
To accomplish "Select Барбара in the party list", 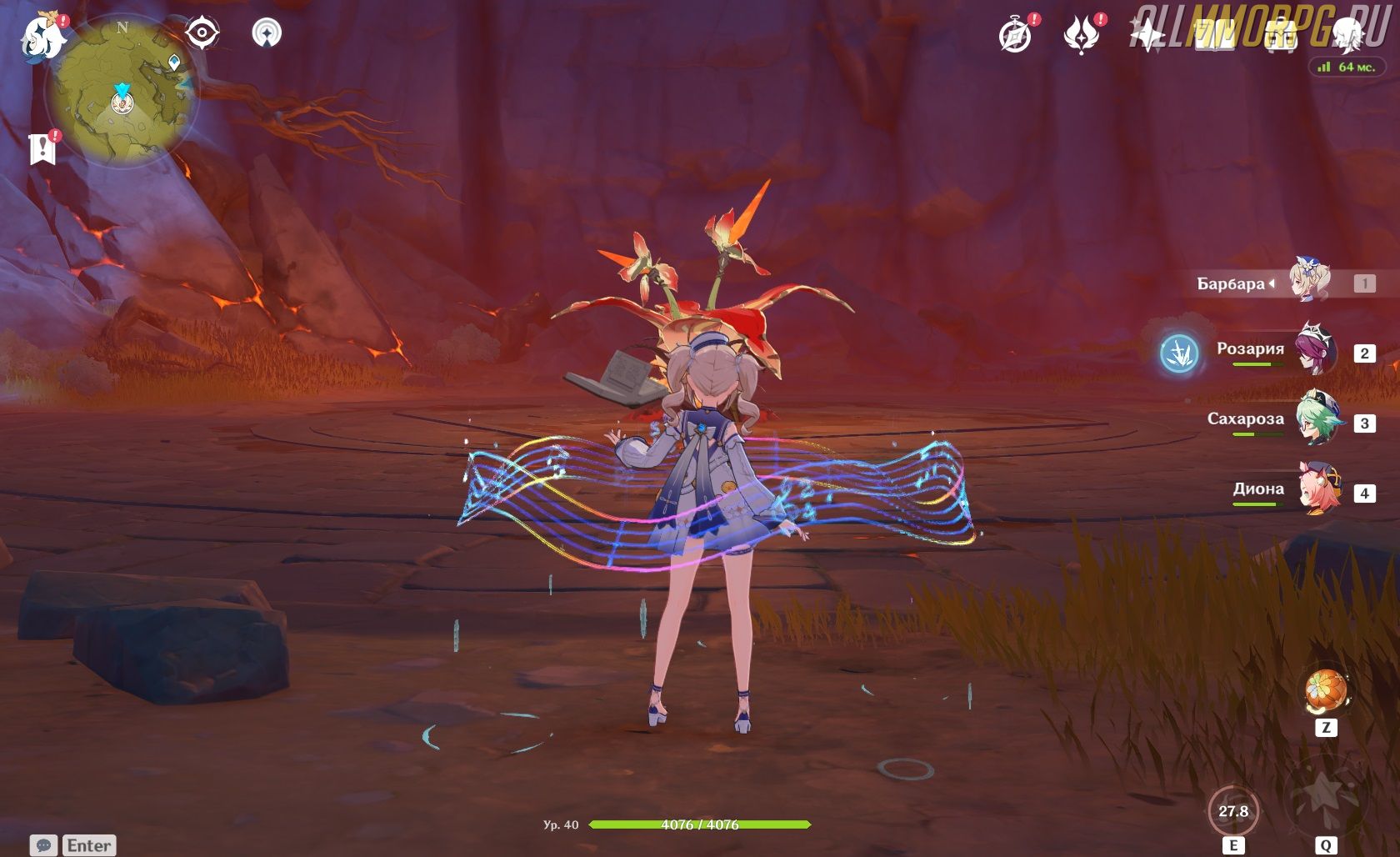I will [x=1310, y=283].
